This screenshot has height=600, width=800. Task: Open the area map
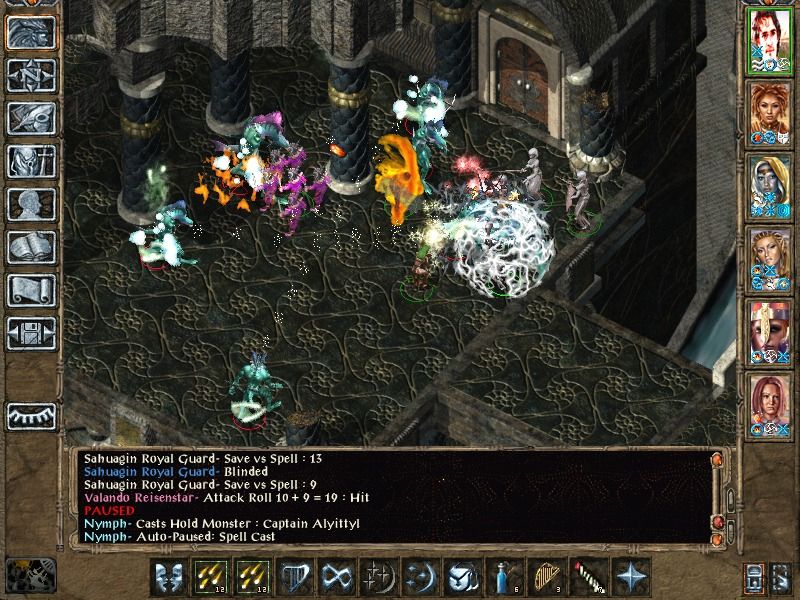click(30, 75)
